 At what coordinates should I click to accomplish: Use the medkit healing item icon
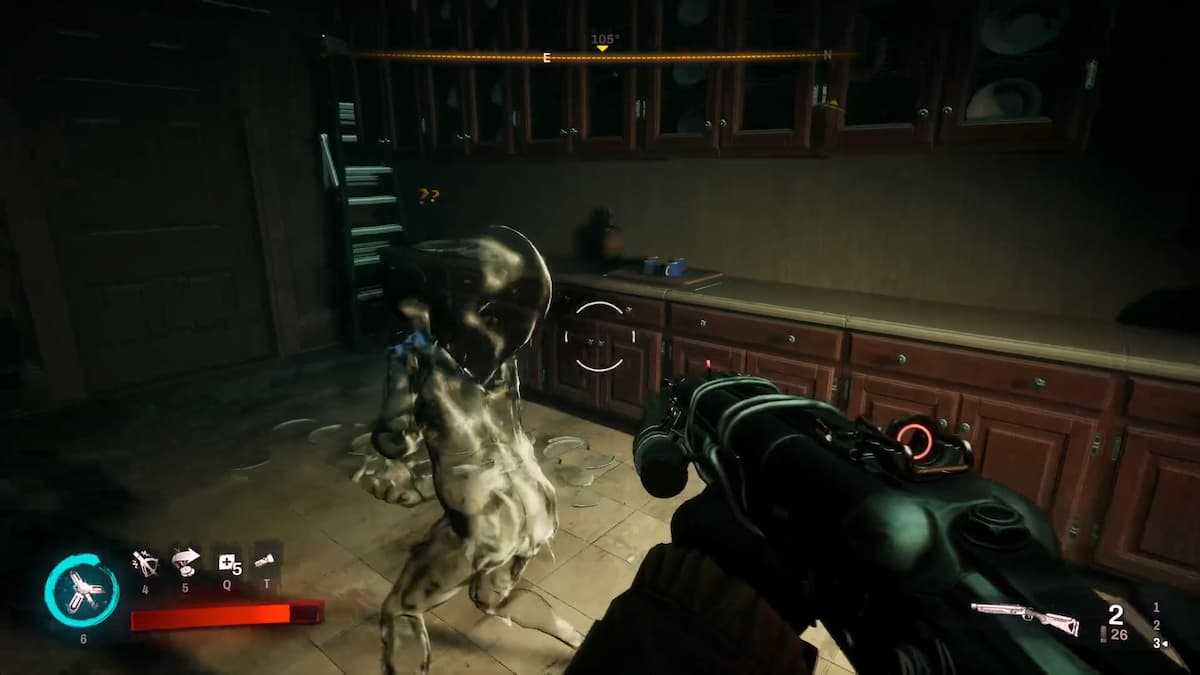pyautogui.click(x=227, y=564)
